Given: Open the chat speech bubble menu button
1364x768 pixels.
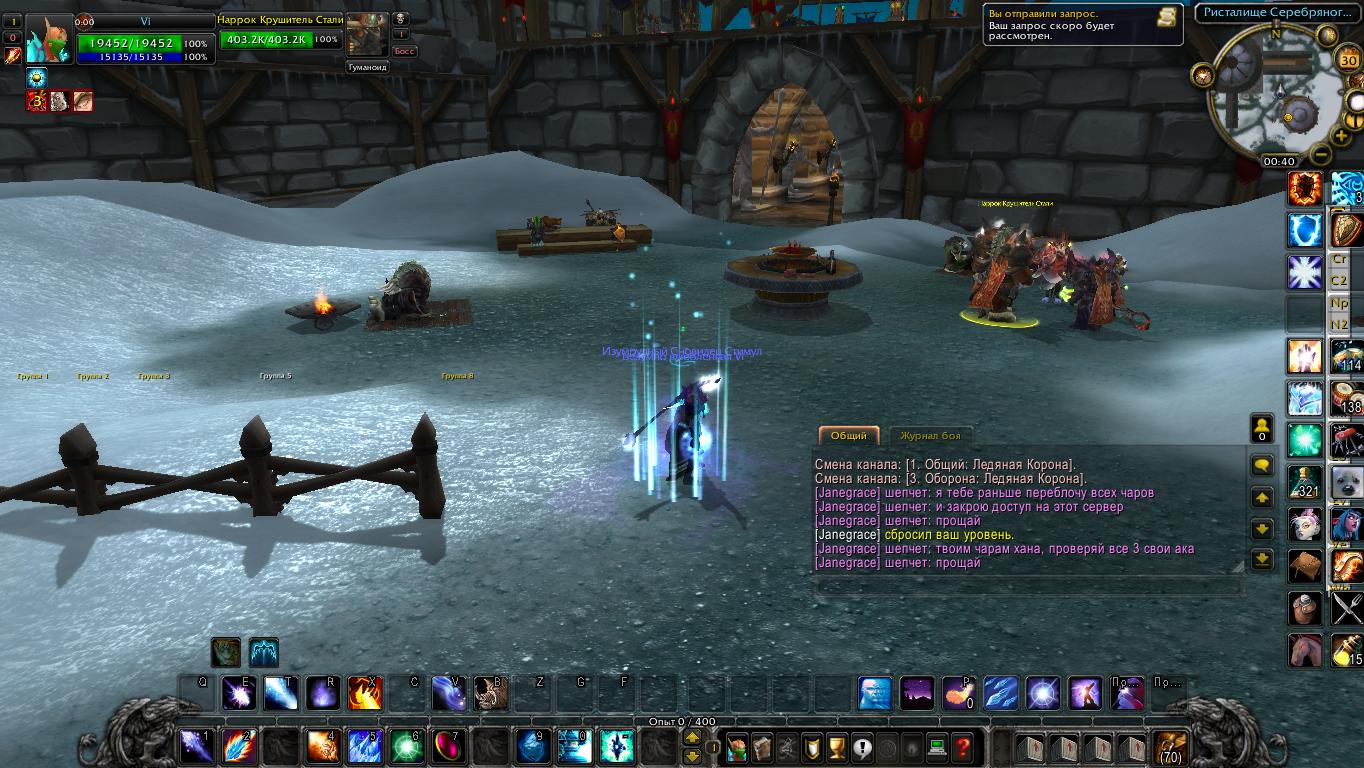Looking at the screenshot, I should (x=1262, y=466).
